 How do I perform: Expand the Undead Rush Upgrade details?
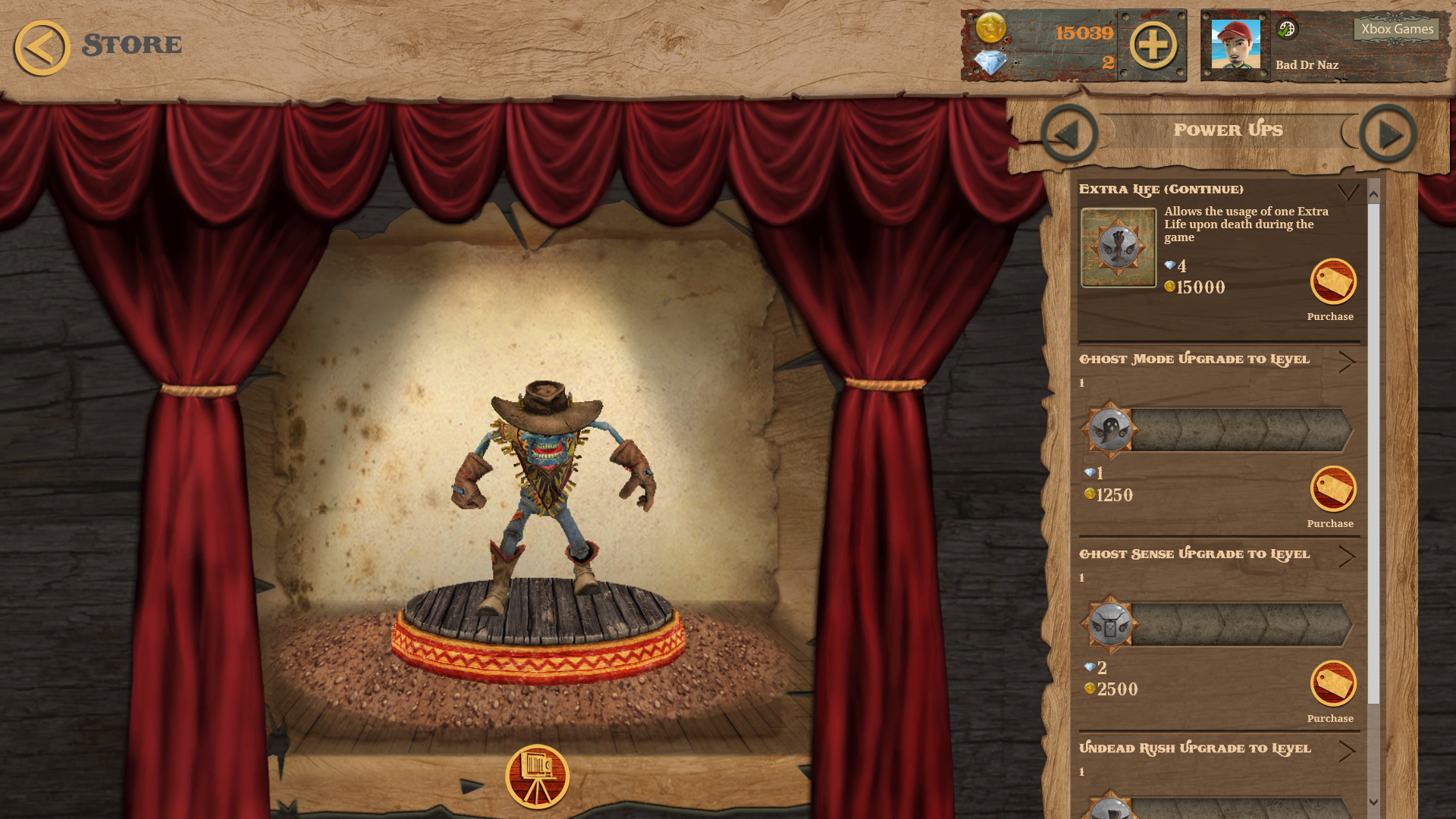tap(1347, 751)
